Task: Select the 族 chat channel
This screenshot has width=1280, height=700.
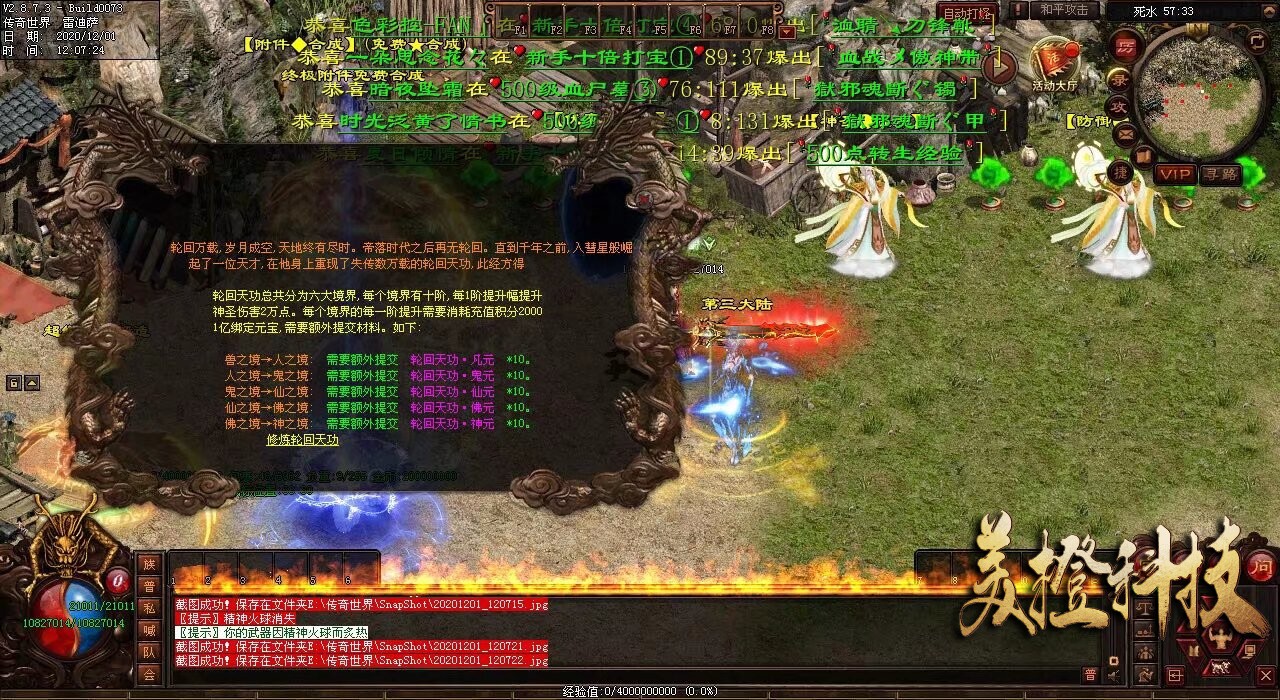Action: point(149,564)
